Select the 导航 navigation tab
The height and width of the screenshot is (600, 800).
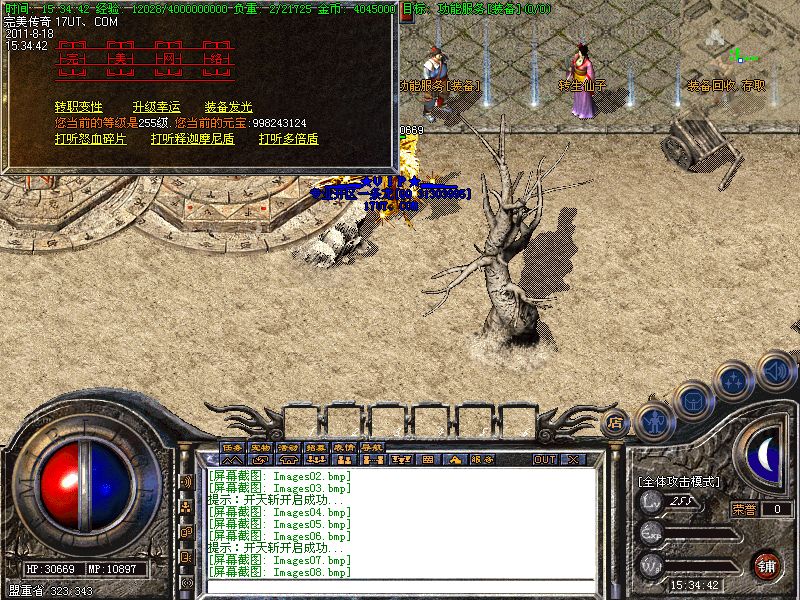[x=372, y=447]
